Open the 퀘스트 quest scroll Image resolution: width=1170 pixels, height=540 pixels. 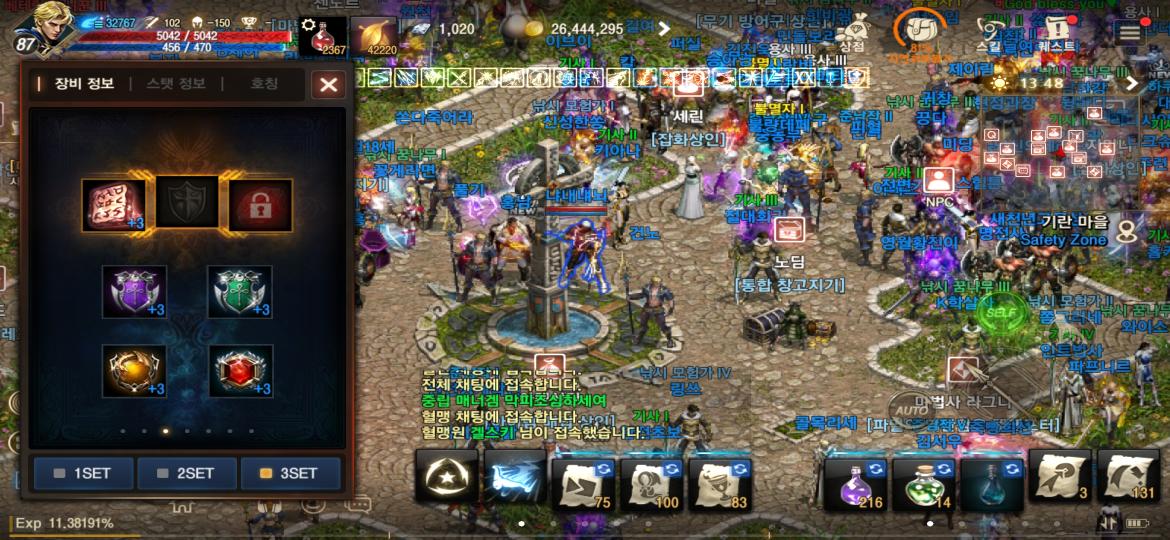click(x=1057, y=30)
